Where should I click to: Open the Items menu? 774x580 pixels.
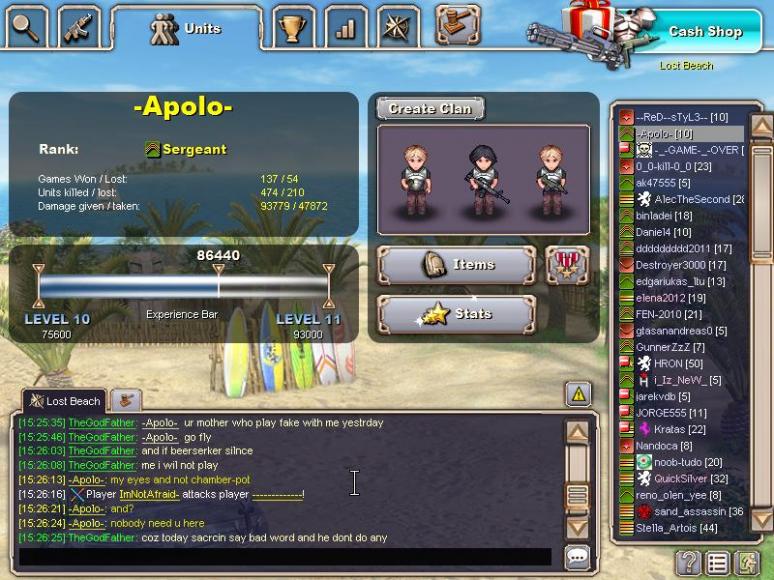coord(456,265)
